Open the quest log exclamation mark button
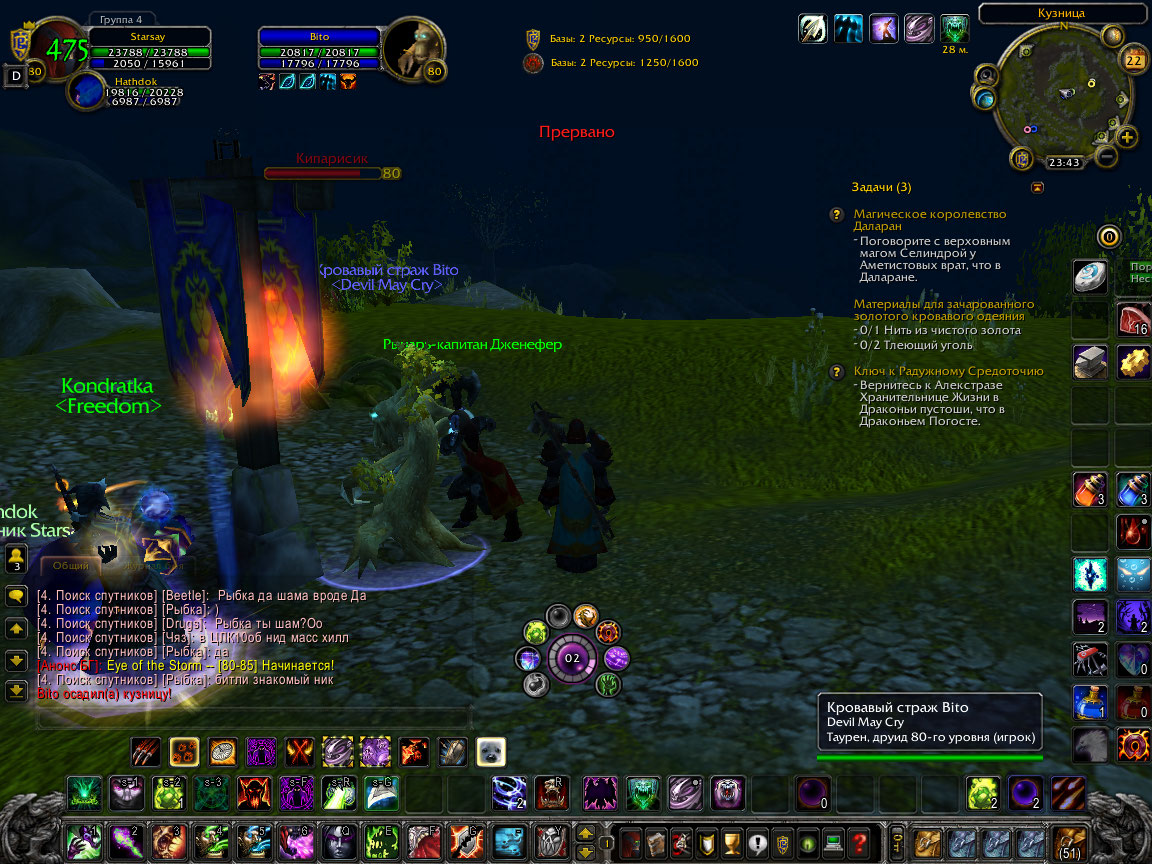This screenshot has width=1152, height=864. tap(756, 841)
